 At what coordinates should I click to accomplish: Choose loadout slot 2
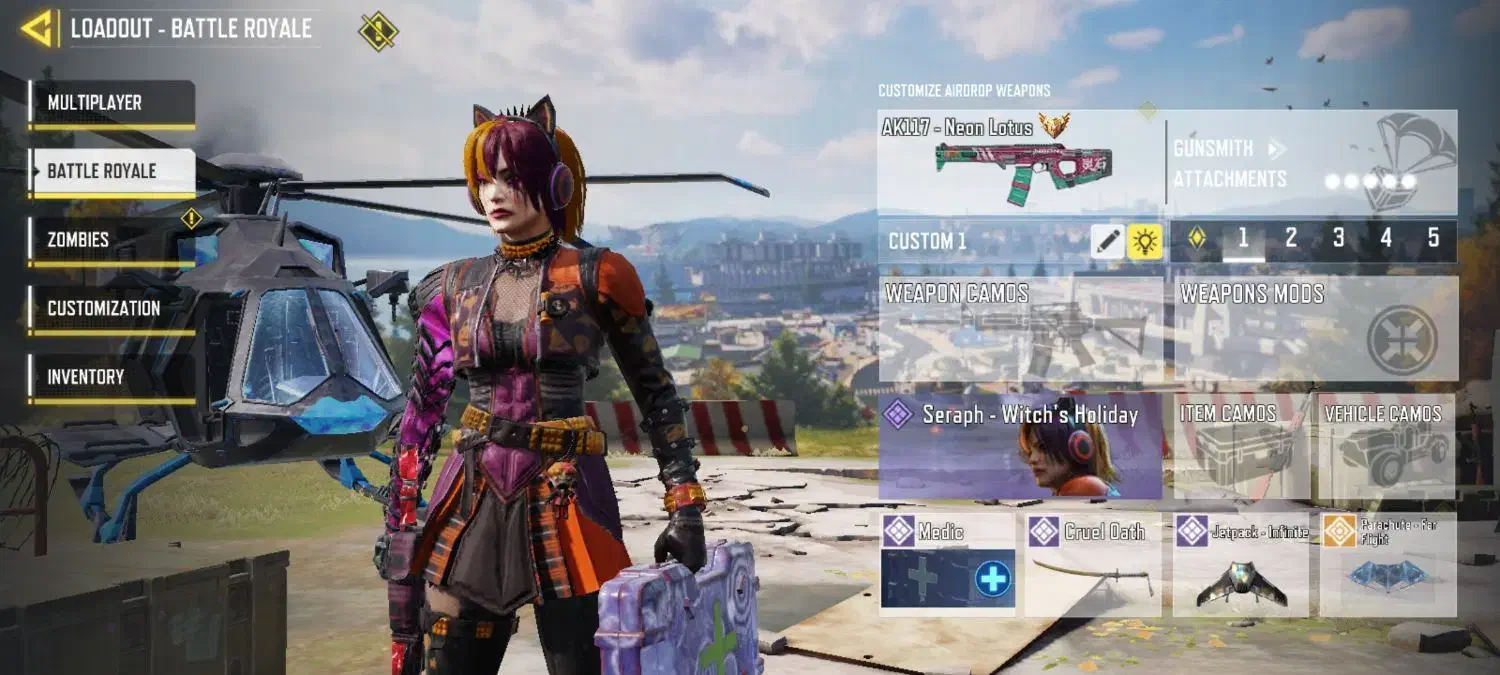coord(1291,238)
